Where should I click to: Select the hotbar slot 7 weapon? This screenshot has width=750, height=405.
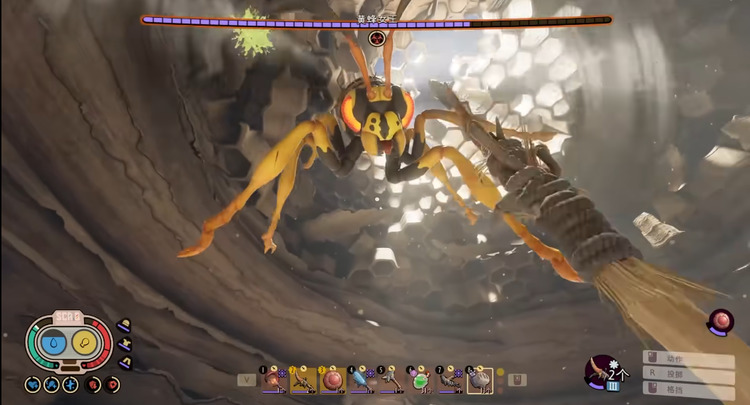tap(449, 379)
